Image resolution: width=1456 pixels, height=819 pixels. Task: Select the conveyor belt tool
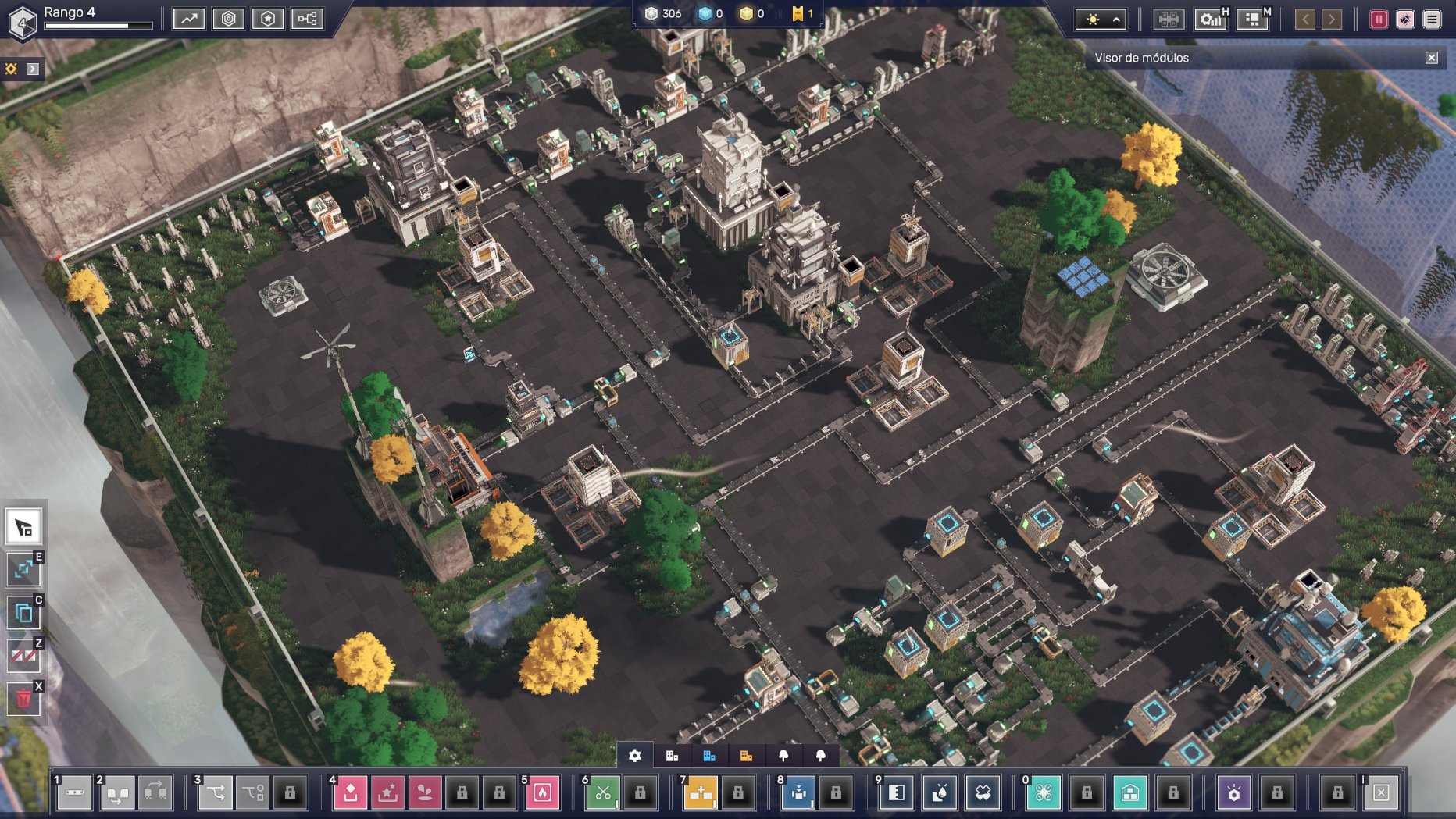pos(74,793)
